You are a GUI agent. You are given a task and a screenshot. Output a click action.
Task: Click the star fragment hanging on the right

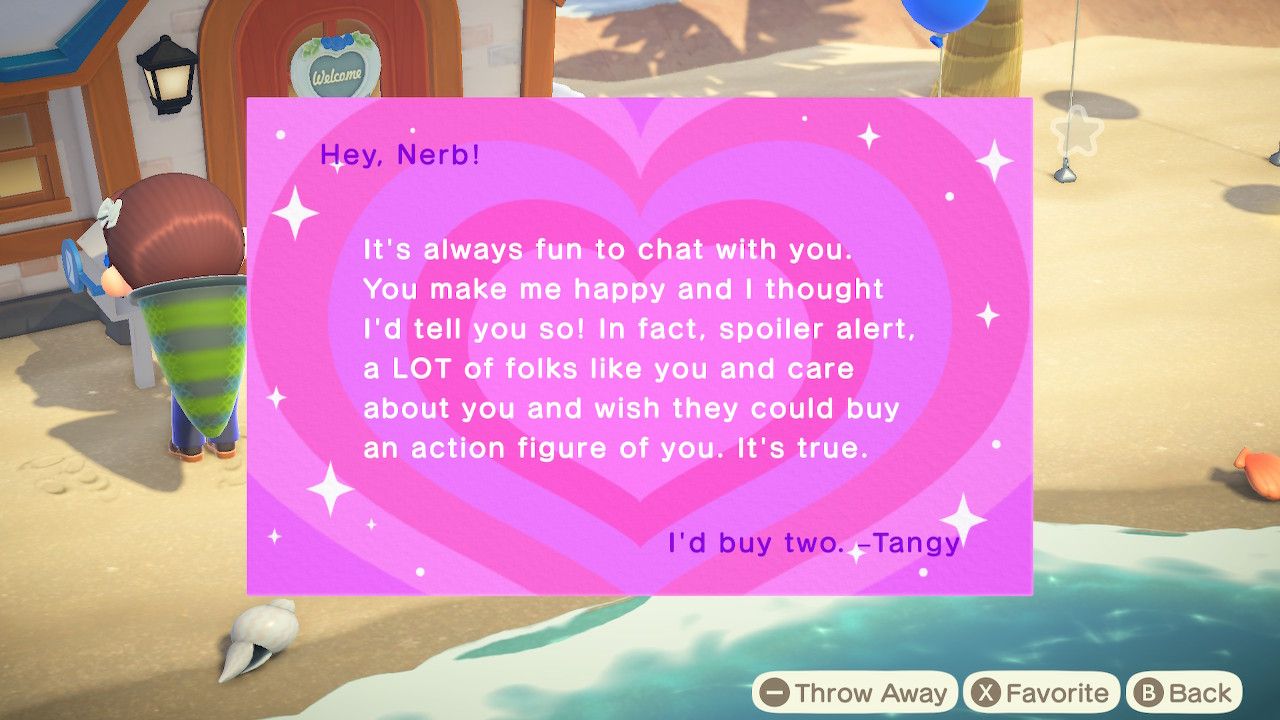1078,128
